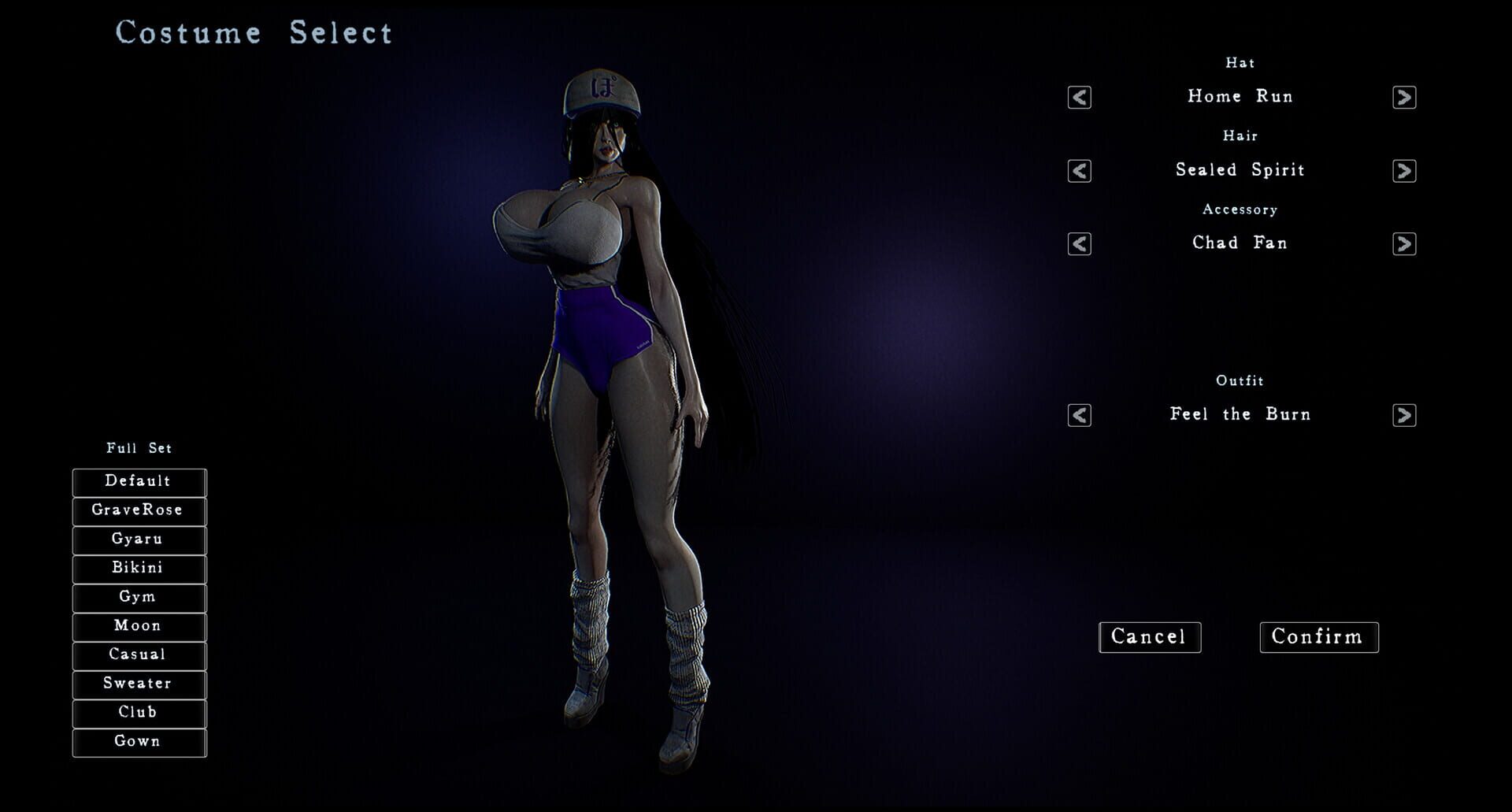Go to the previous Outfit
The image size is (1512, 812).
pyautogui.click(x=1078, y=414)
